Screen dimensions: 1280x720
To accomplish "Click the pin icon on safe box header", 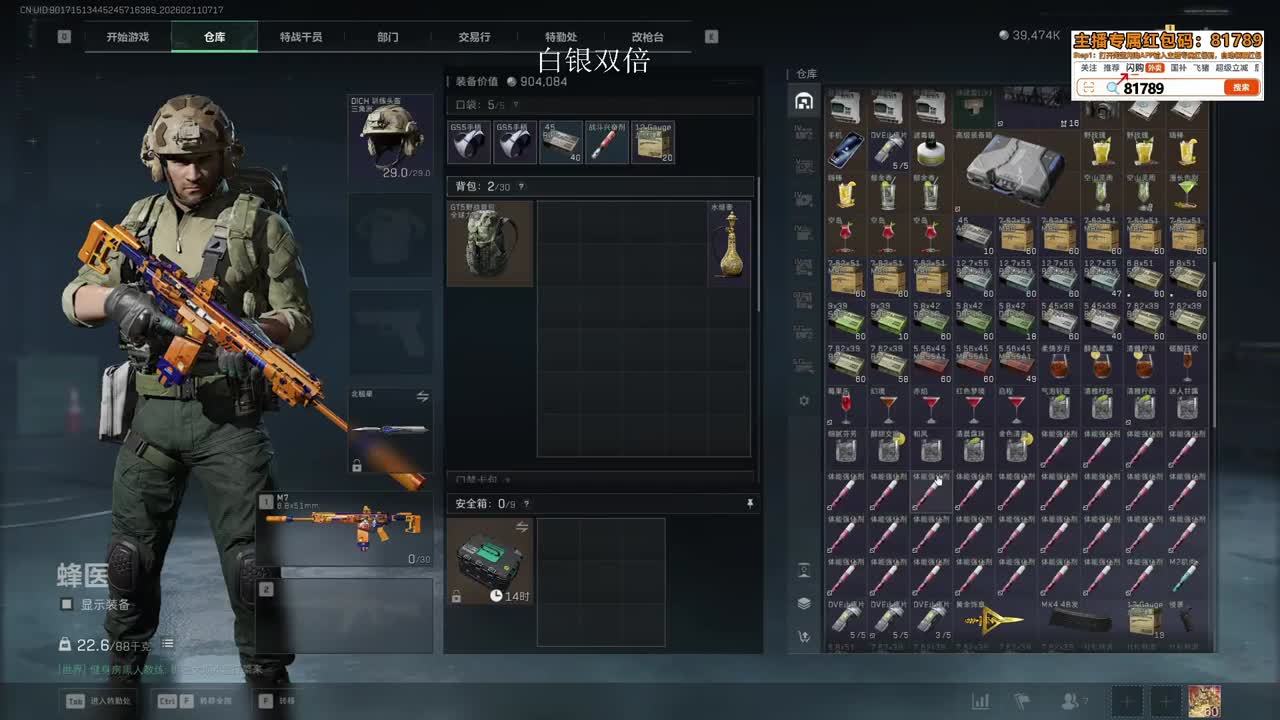I will pos(750,504).
